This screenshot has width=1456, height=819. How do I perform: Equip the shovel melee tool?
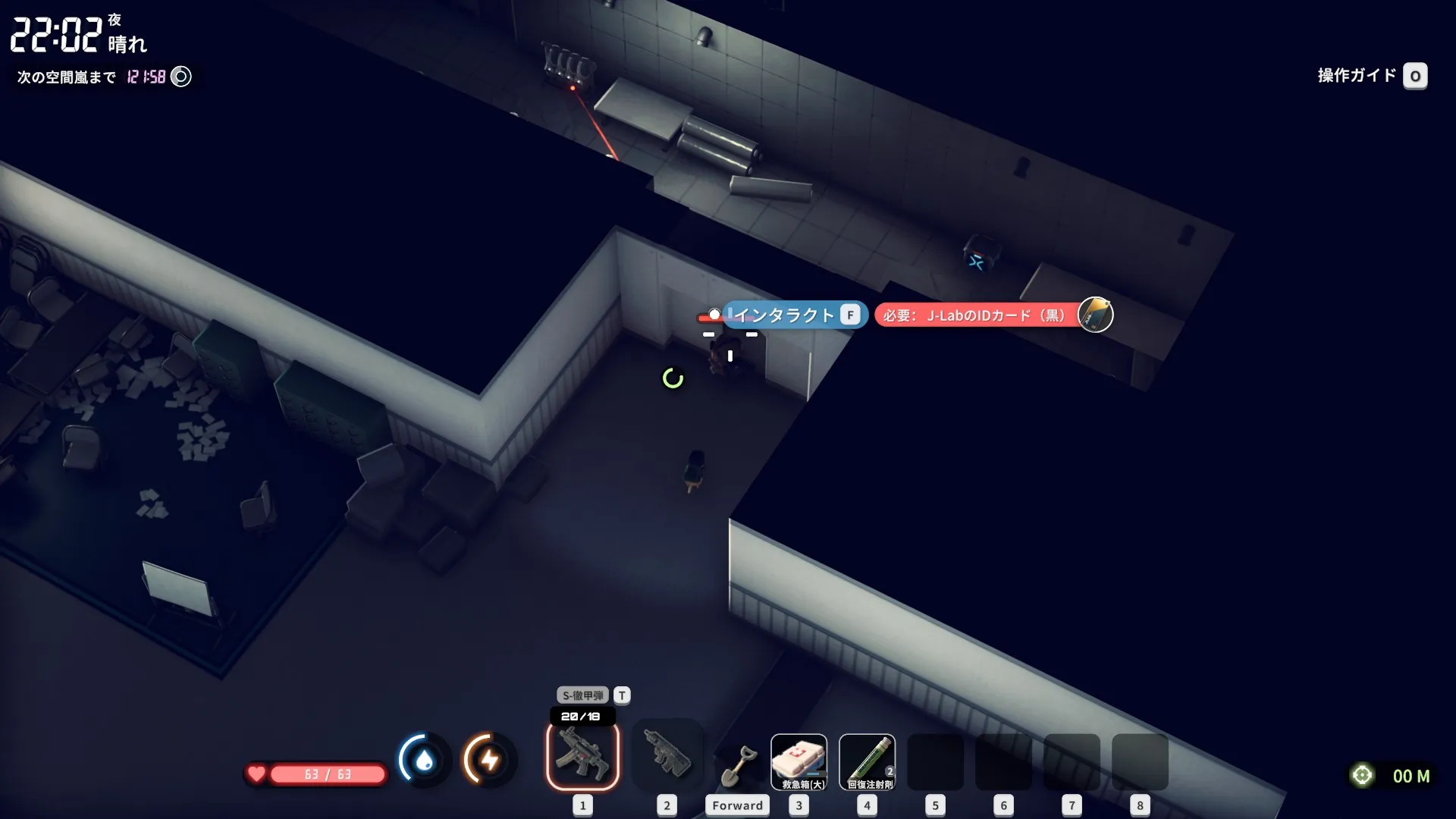737,764
